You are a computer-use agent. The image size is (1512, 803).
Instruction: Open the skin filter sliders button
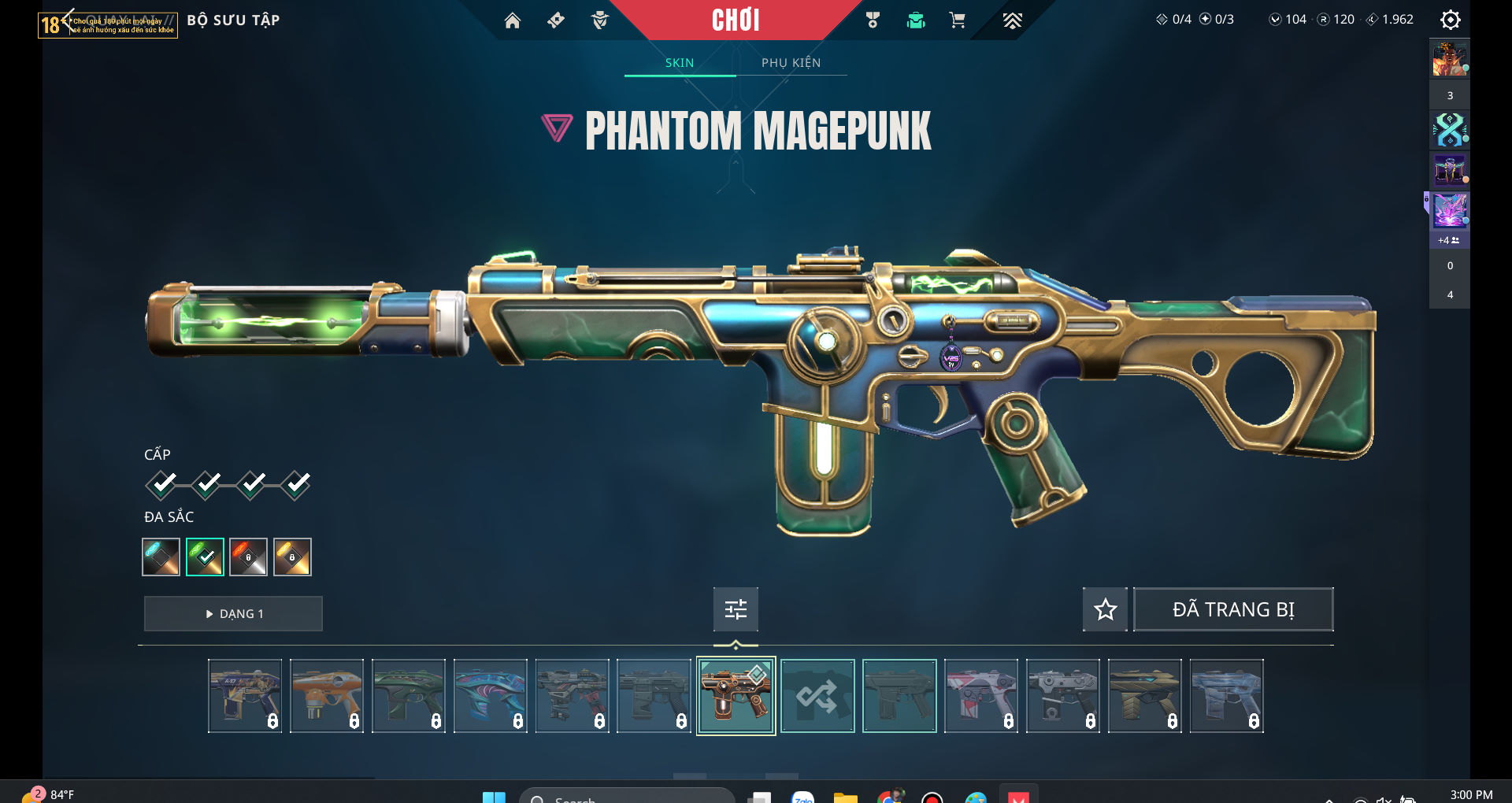point(736,609)
